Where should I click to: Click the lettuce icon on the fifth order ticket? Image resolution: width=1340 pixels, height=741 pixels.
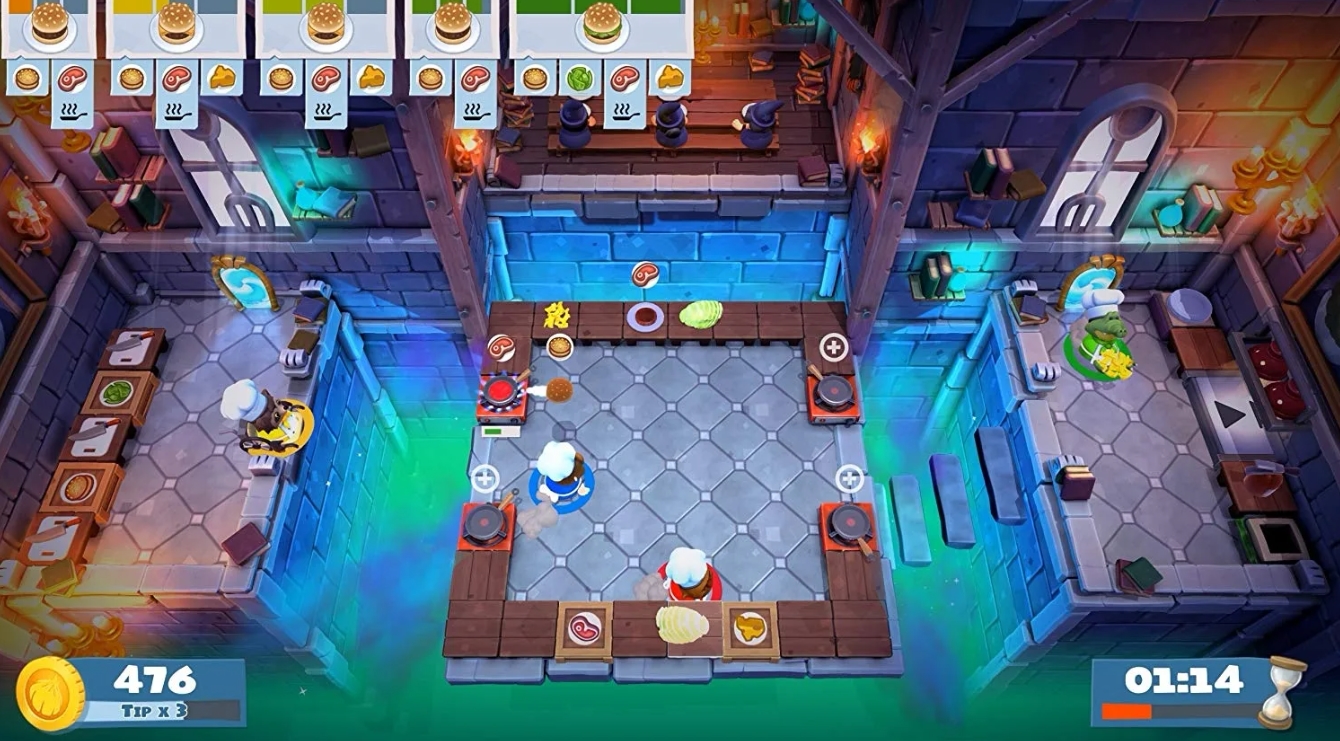(x=580, y=78)
